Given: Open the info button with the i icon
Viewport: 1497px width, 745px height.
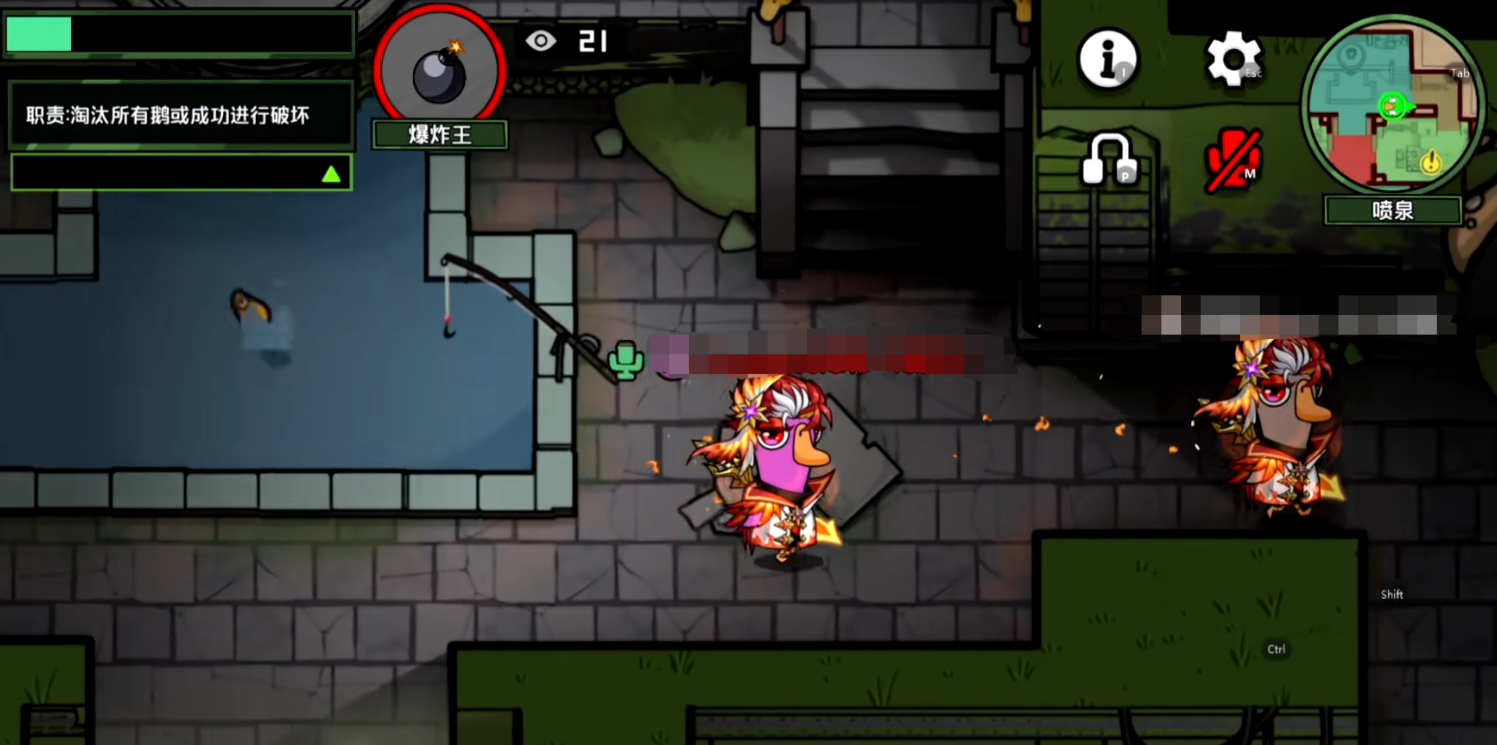Looking at the screenshot, I should 1107,58.
